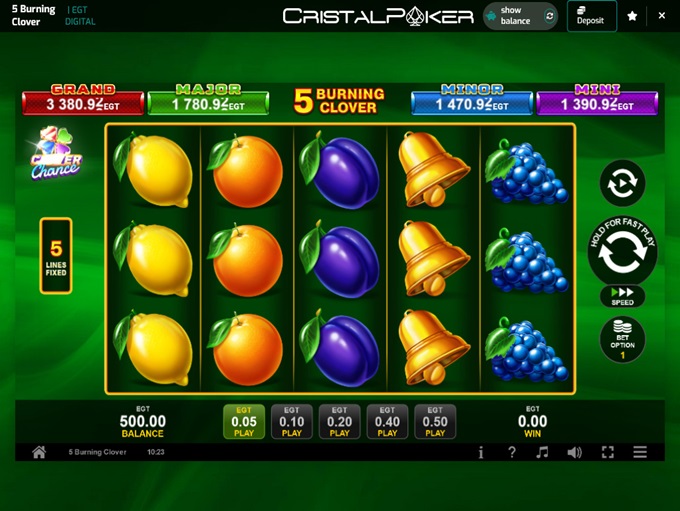The height and width of the screenshot is (511, 680).
Task: Open the Clover Chance feature
Action: tap(56, 155)
